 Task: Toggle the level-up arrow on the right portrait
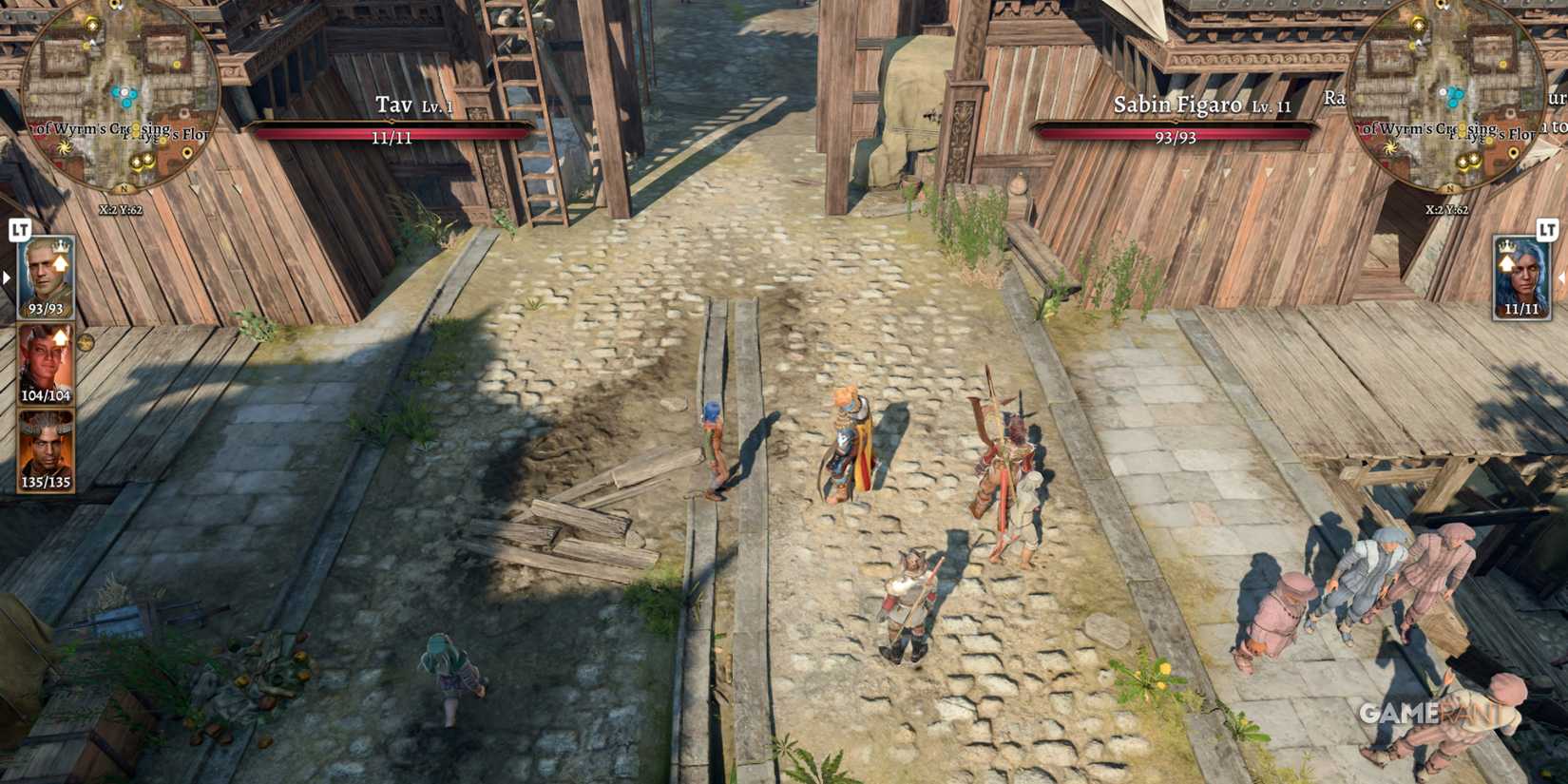[x=1506, y=263]
